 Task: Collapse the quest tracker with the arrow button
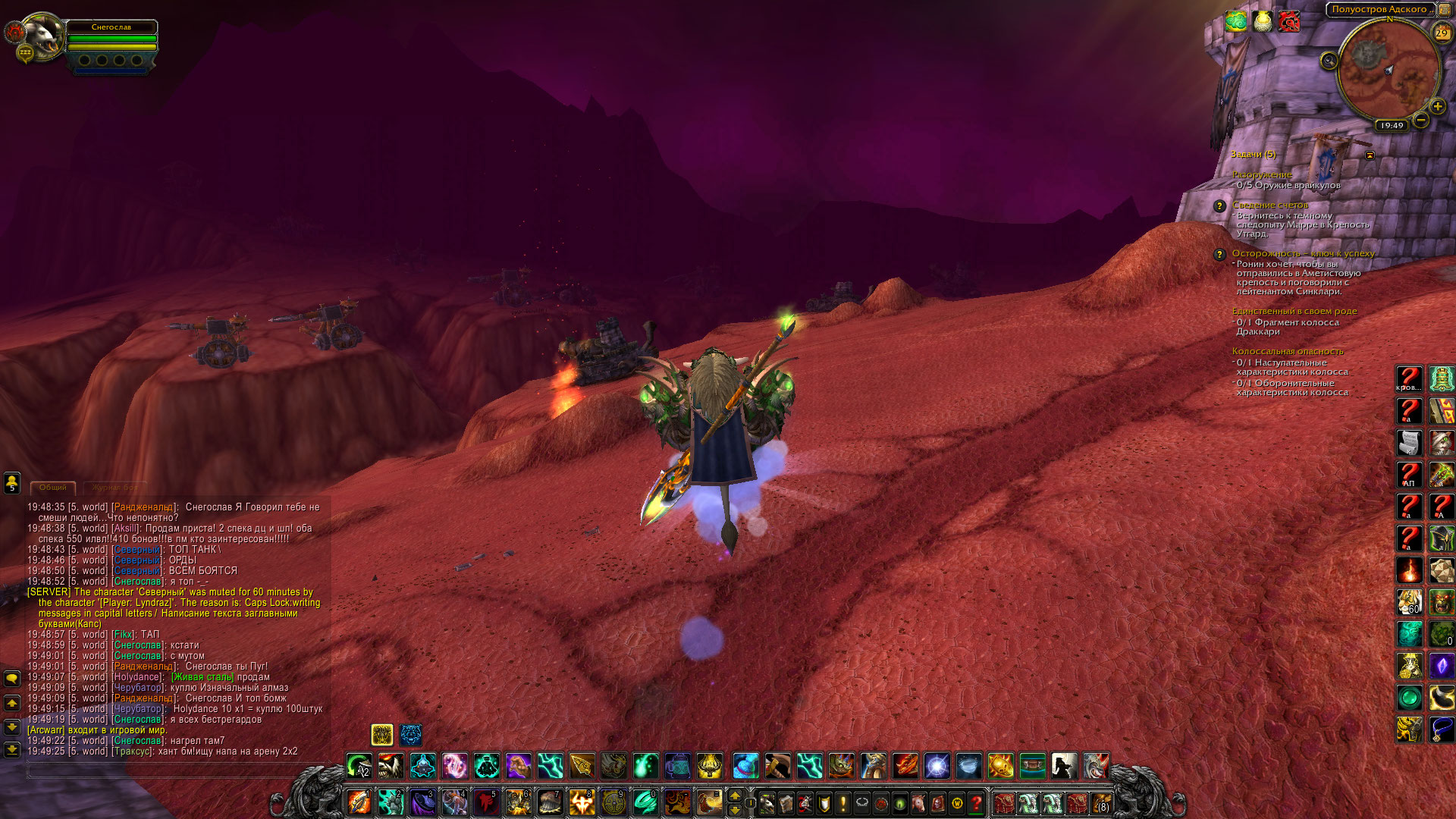click(x=1370, y=155)
